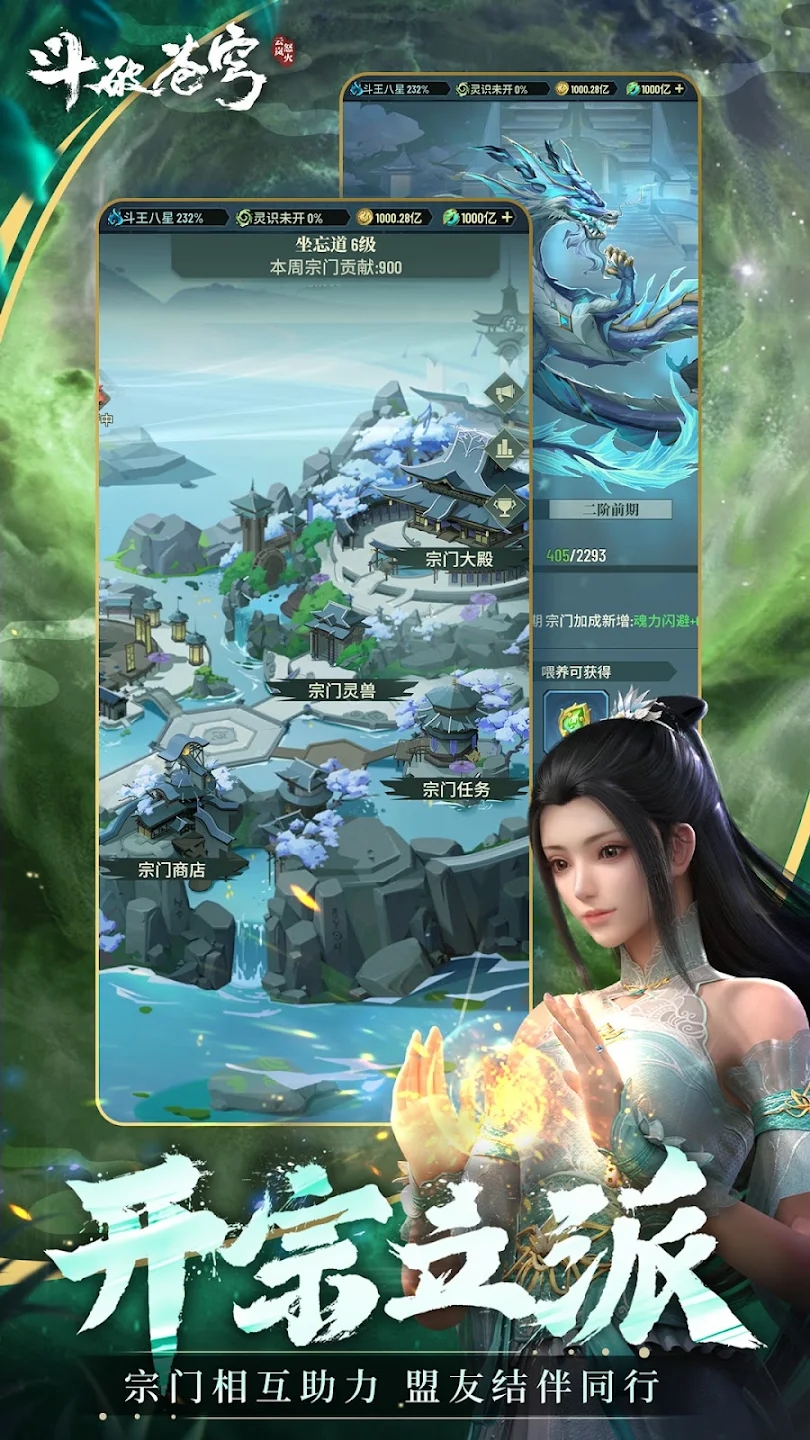Image resolution: width=810 pixels, height=1440 pixels.
Task: Open the 宗门灵兽 spirit beast building
Action: click(x=333, y=689)
